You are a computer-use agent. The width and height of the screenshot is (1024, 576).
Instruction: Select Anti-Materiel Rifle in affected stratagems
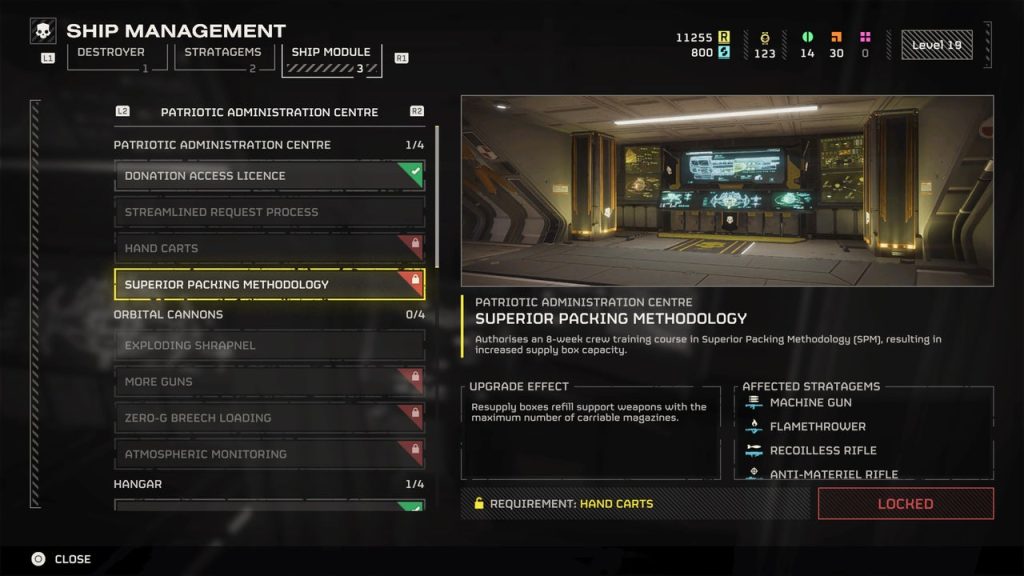pos(833,474)
